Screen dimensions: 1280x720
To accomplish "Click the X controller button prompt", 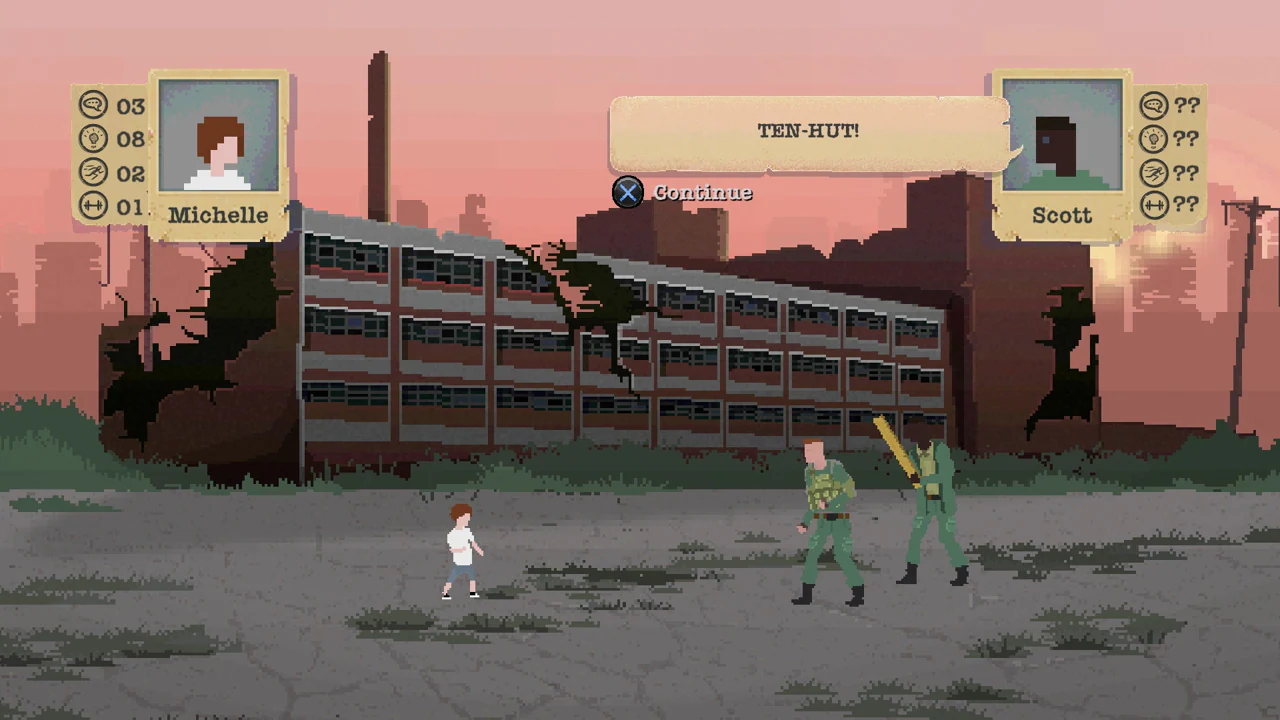I will [x=627, y=192].
